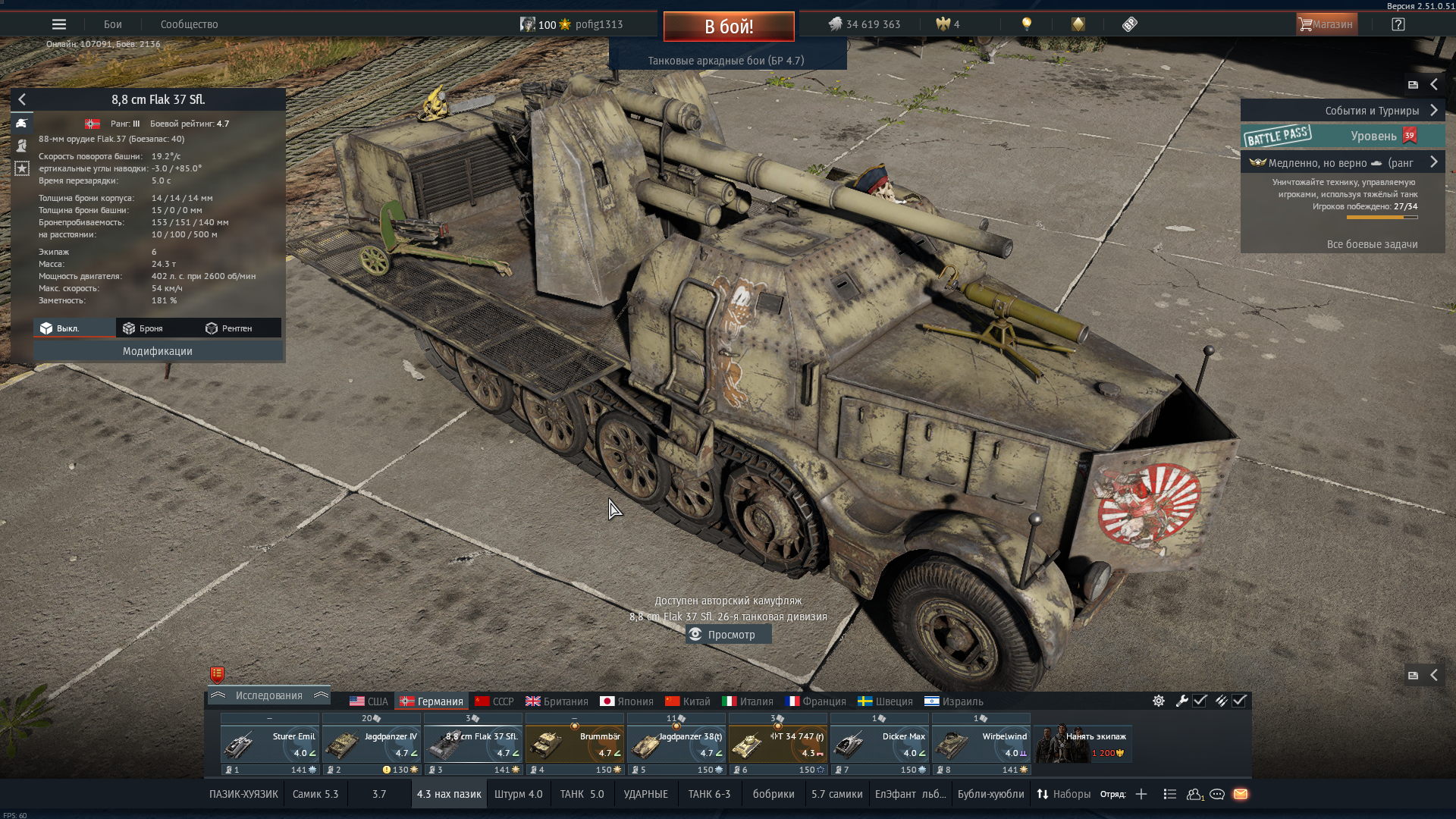The width and height of the screenshot is (1456, 819).
Task: Switch to the Штурм 4.0 preset
Action: (518, 794)
